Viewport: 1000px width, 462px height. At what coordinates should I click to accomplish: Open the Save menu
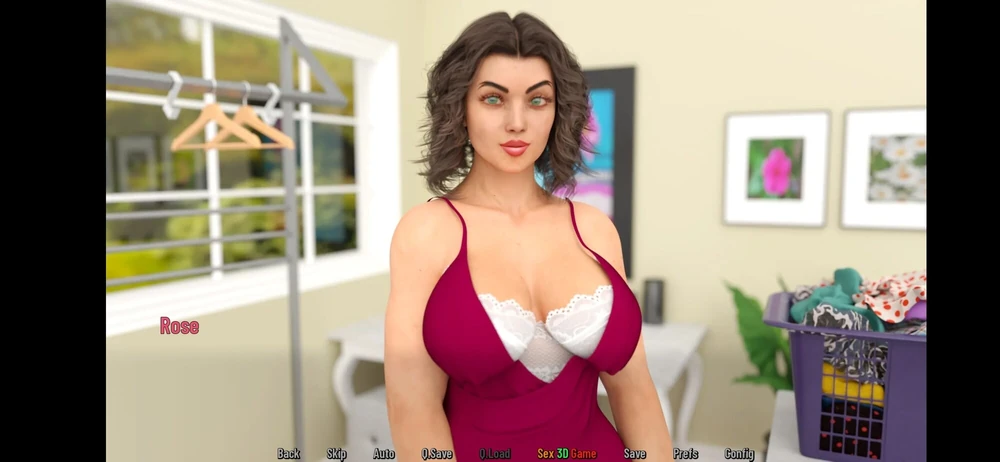635,454
